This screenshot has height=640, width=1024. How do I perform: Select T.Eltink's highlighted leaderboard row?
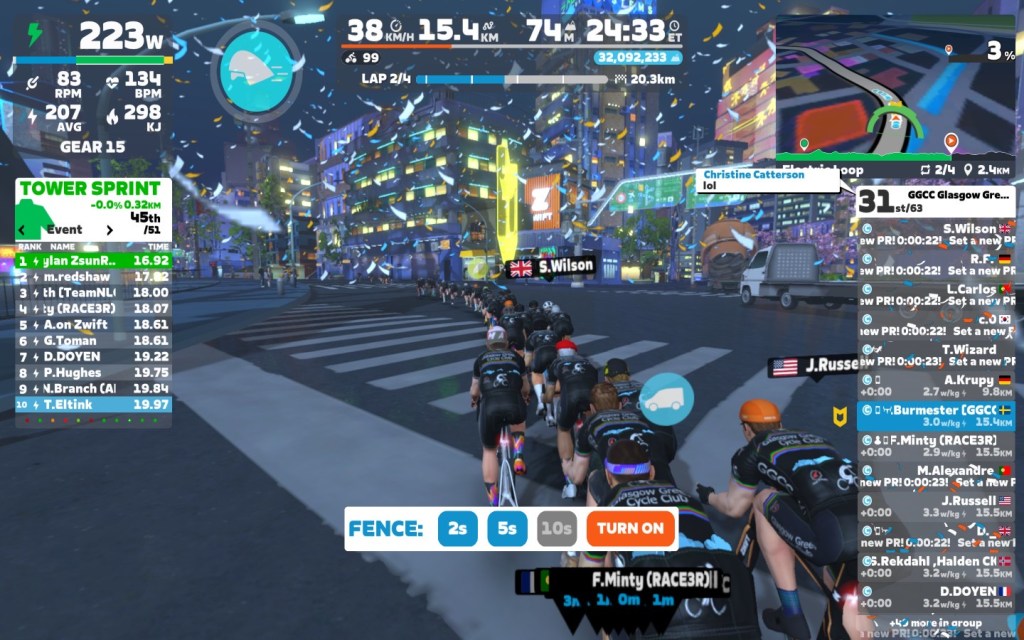(93, 404)
